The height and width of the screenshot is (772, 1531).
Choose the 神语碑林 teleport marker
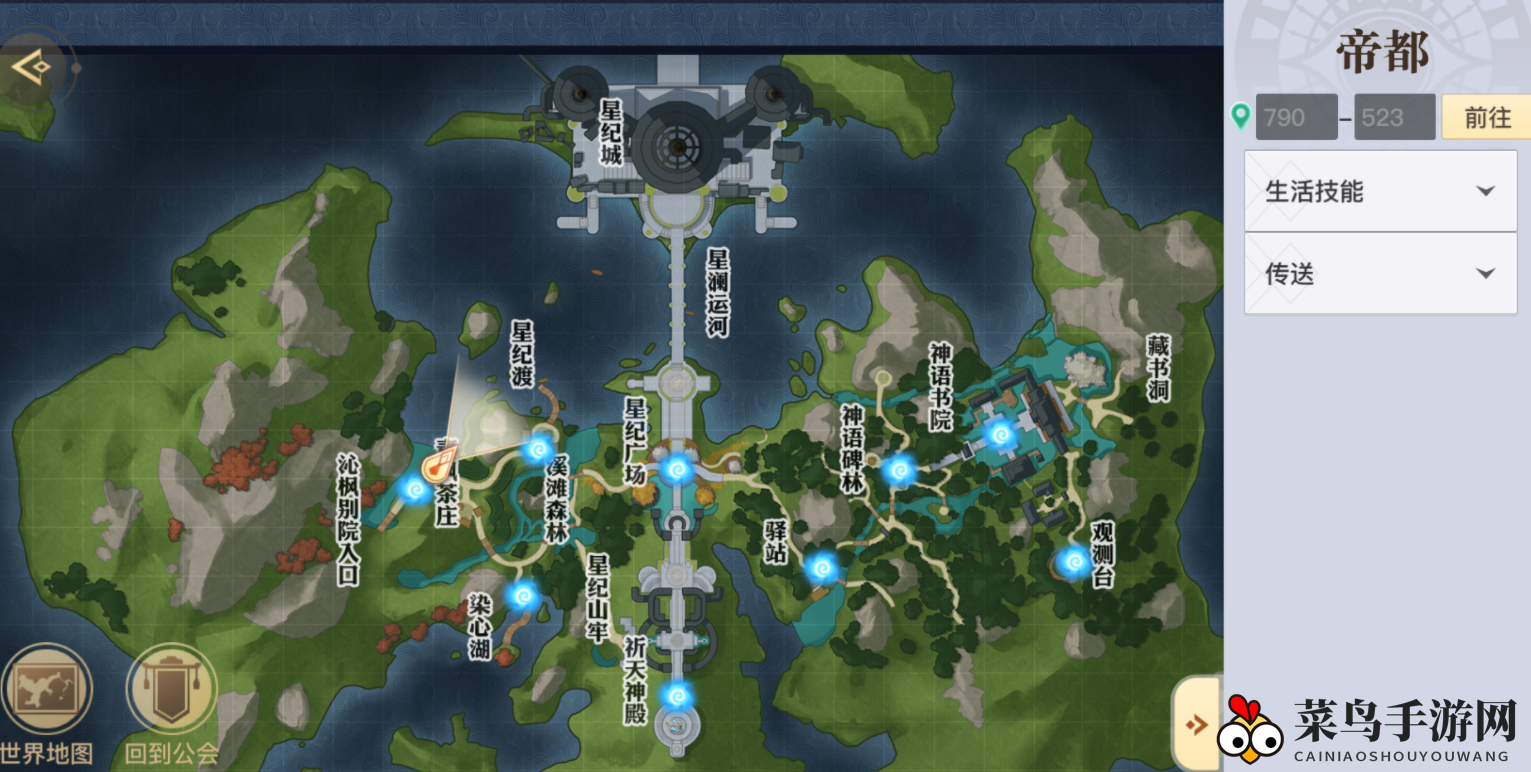[x=898, y=468]
